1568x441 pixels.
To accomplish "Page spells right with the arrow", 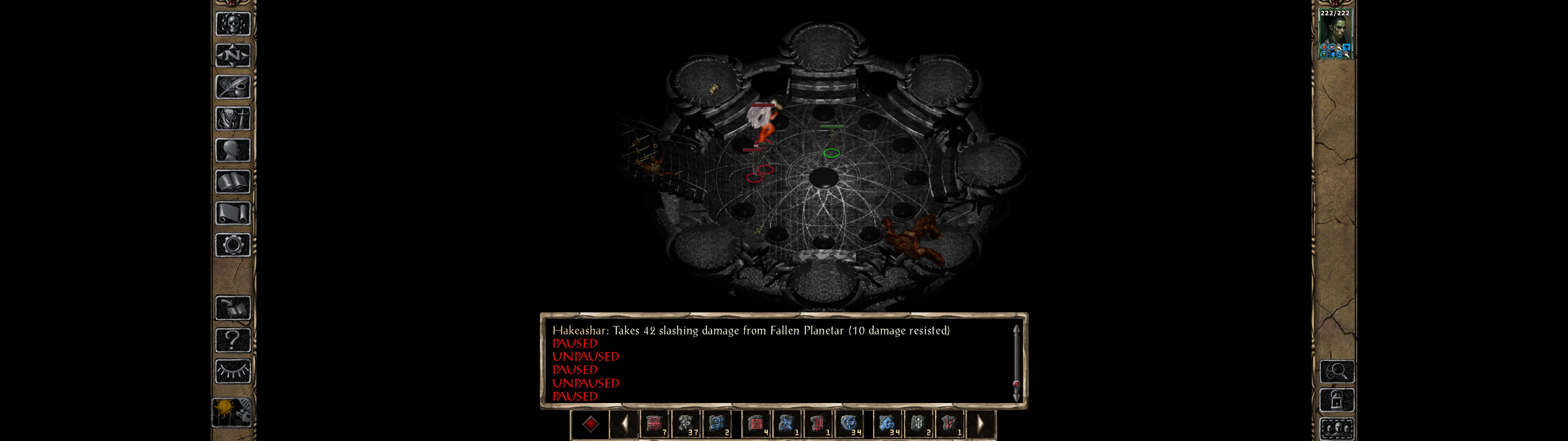I will [981, 424].
